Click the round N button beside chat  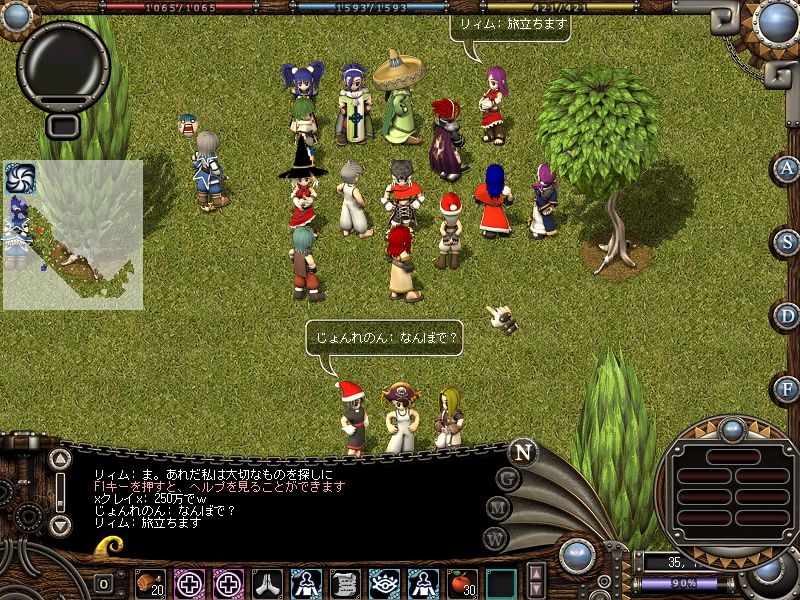522,451
